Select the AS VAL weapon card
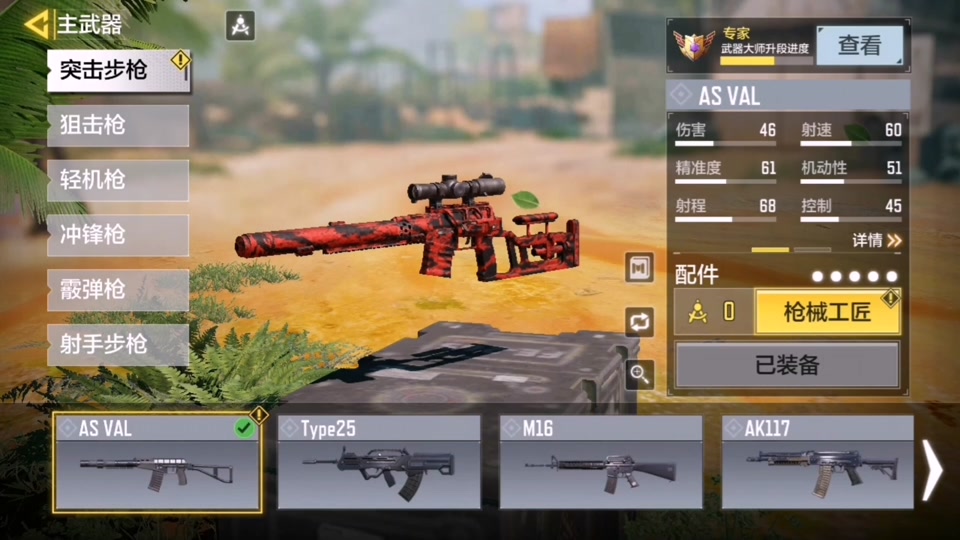The width and height of the screenshot is (960, 540). coord(157,462)
